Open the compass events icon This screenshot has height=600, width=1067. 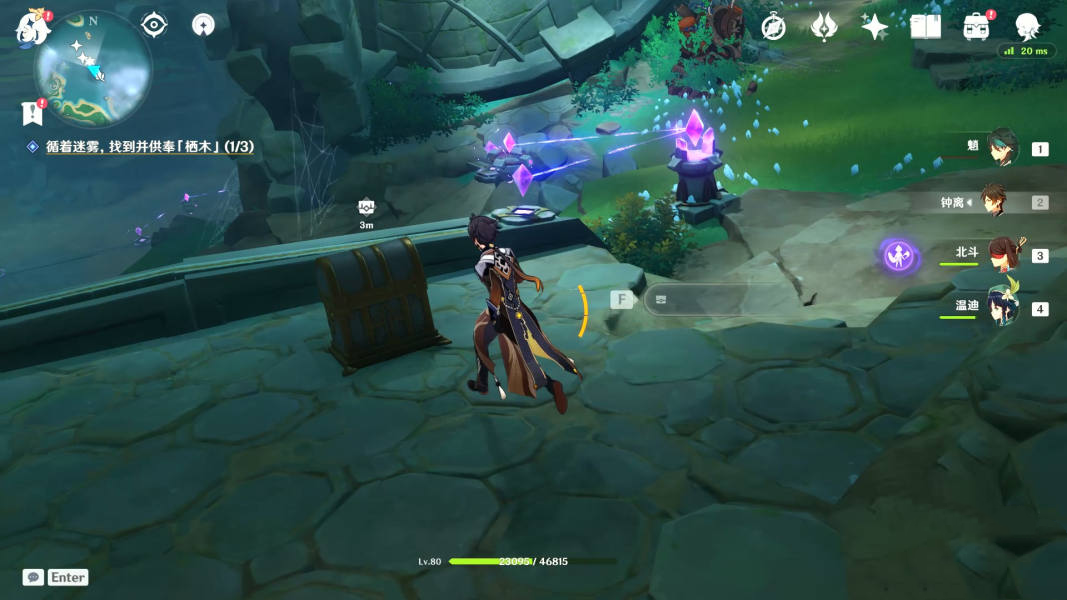[x=773, y=27]
